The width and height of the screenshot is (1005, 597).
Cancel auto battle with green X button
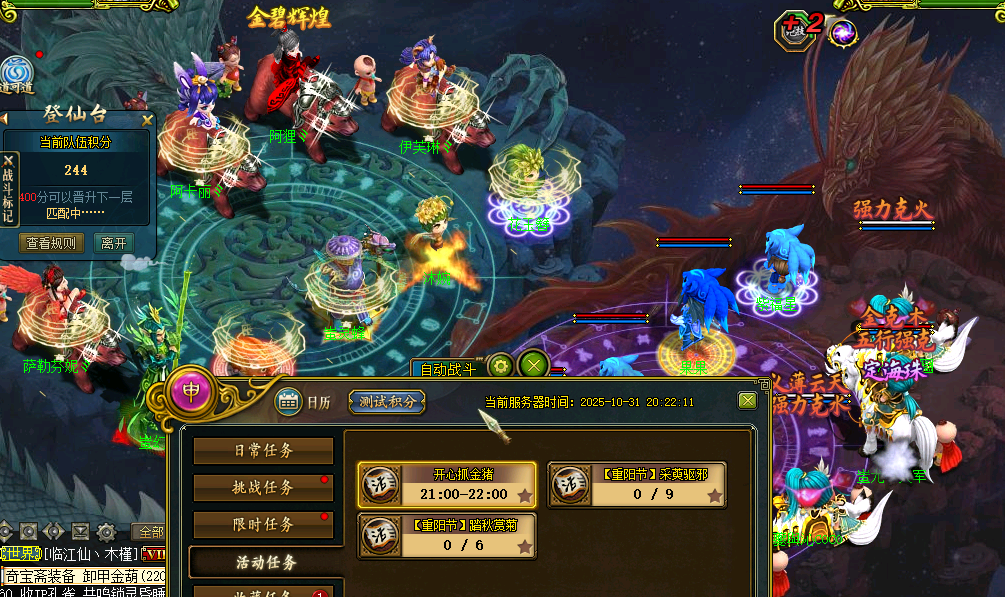click(534, 365)
